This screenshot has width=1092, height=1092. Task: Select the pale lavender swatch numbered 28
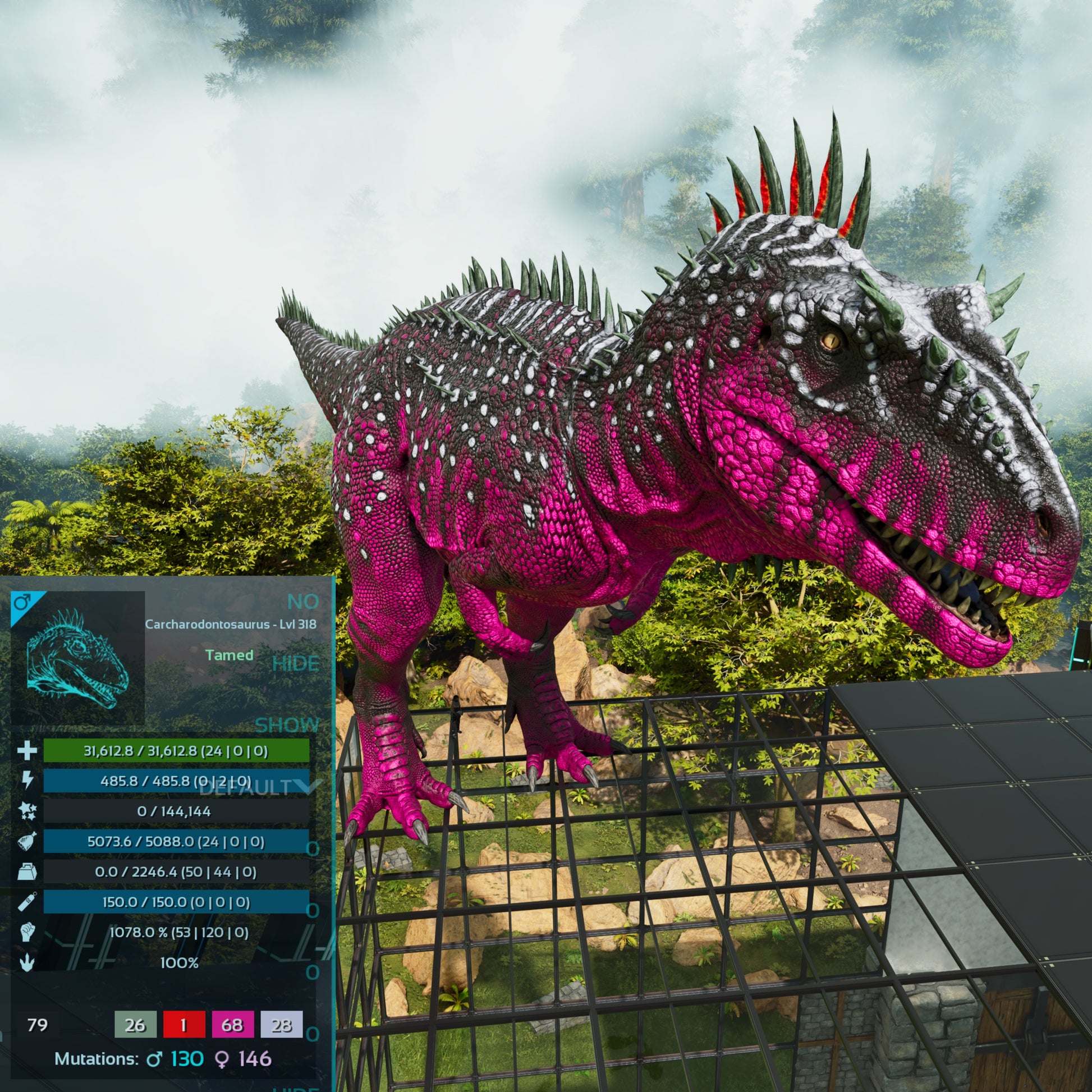282,1025
